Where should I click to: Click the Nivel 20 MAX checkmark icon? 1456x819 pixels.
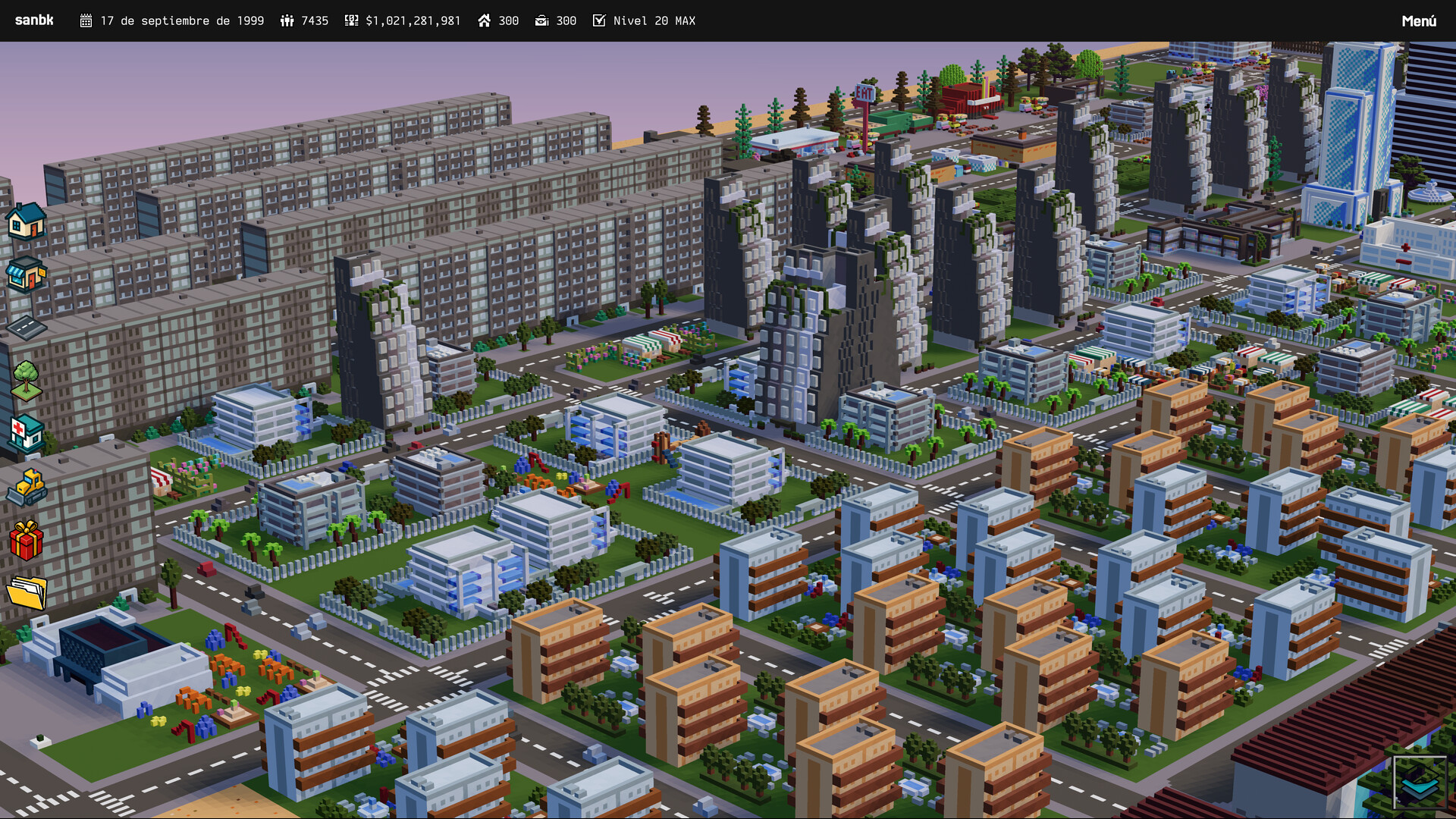(x=599, y=20)
